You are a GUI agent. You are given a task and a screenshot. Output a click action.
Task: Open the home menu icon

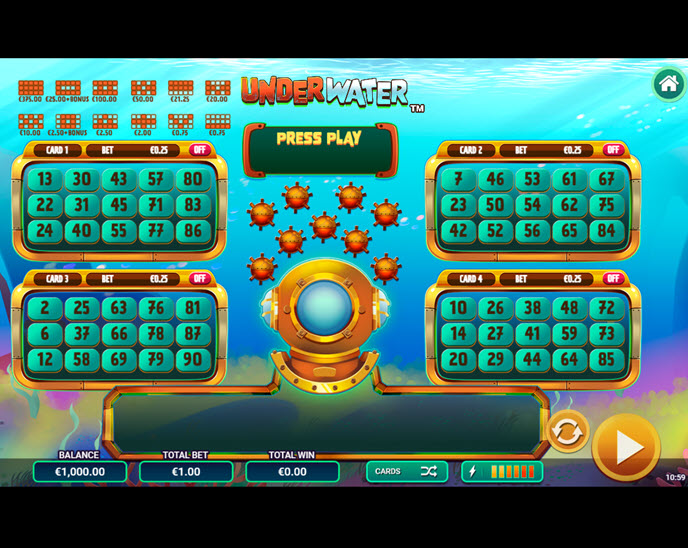[668, 84]
